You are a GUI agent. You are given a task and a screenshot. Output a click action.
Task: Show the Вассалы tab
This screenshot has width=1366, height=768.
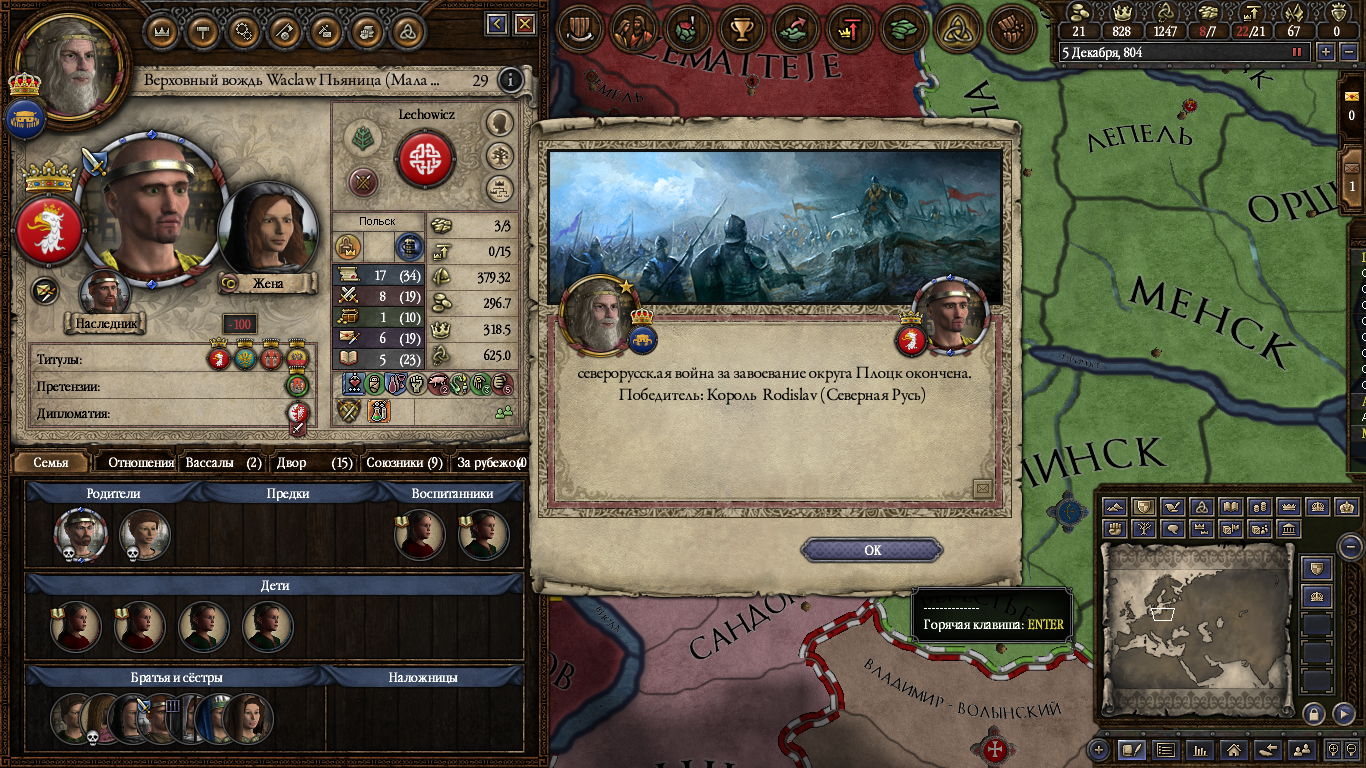(x=223, y=463)
